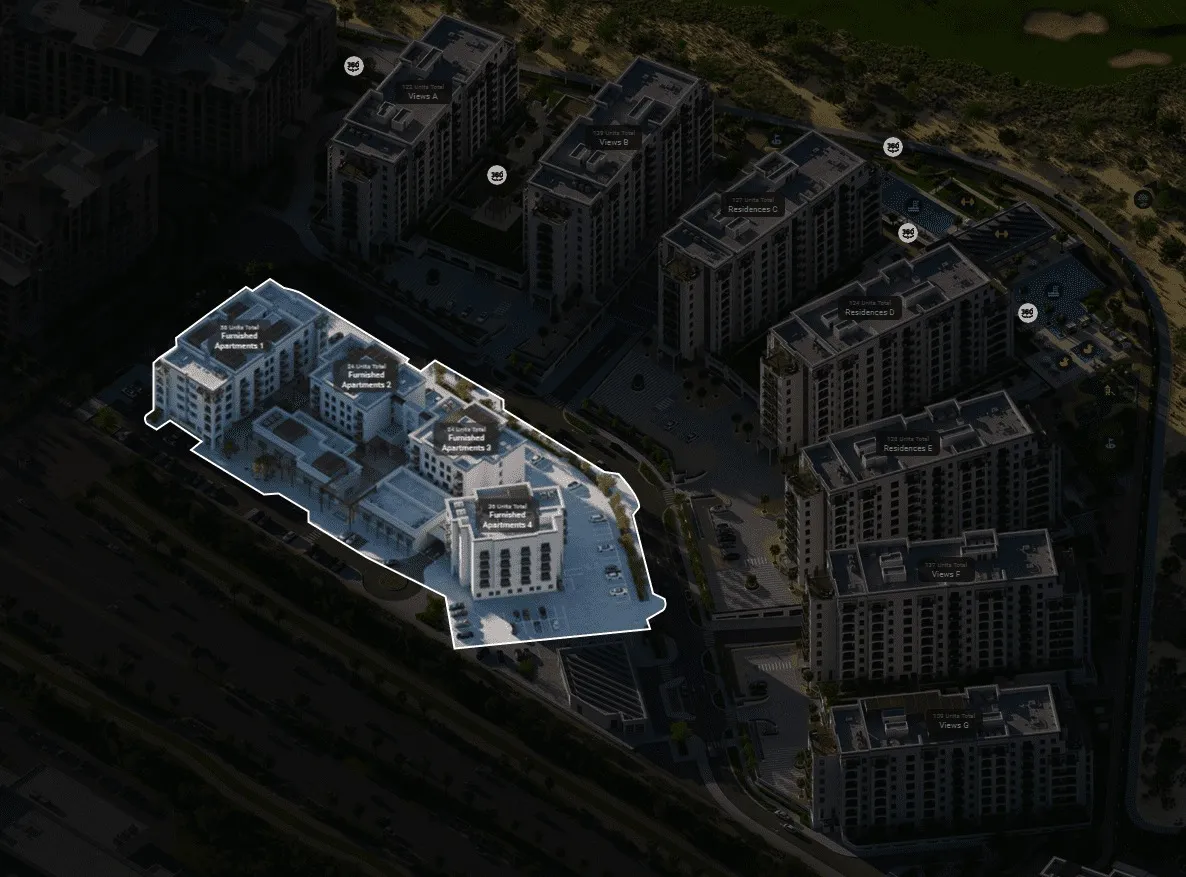Open the Furnished Apartments 2 label
This screenshot has width=1186, height=877.
(x=366, y=376)
